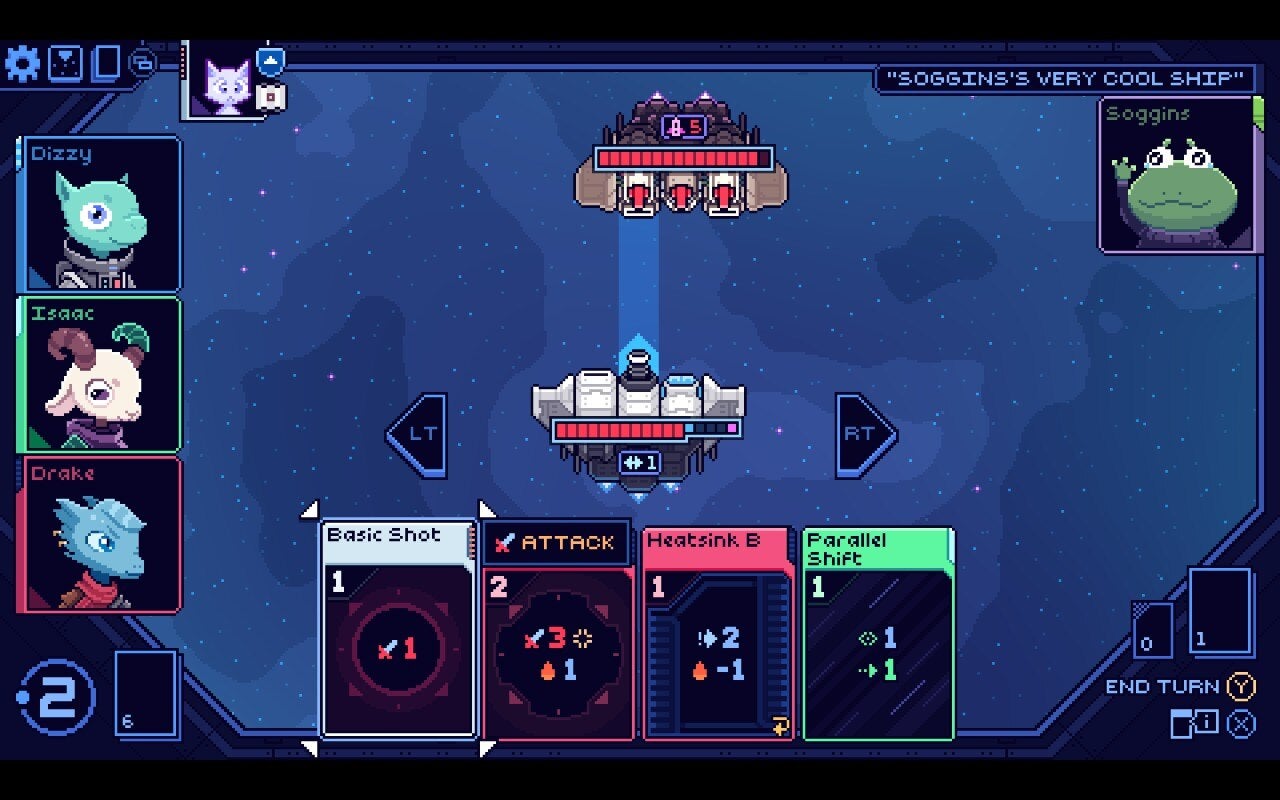Image resolution: width=1280 pixels, height=800 pixels.
Task: Select the Drake crew portrait
Action: [99, 535]
